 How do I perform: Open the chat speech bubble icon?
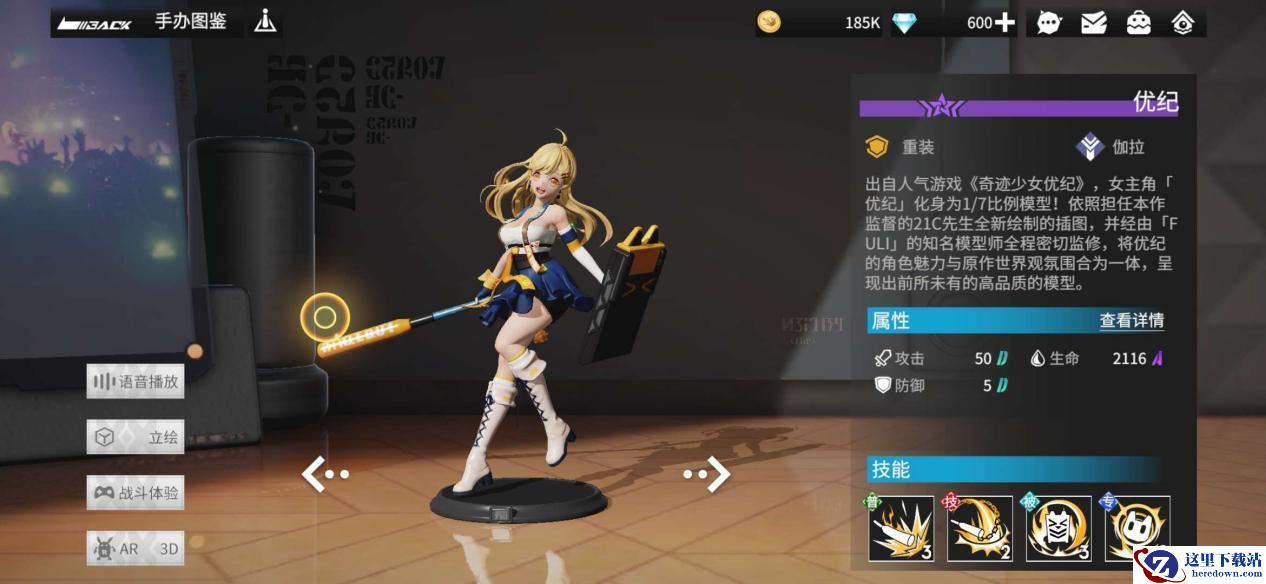pos(1049,23)
